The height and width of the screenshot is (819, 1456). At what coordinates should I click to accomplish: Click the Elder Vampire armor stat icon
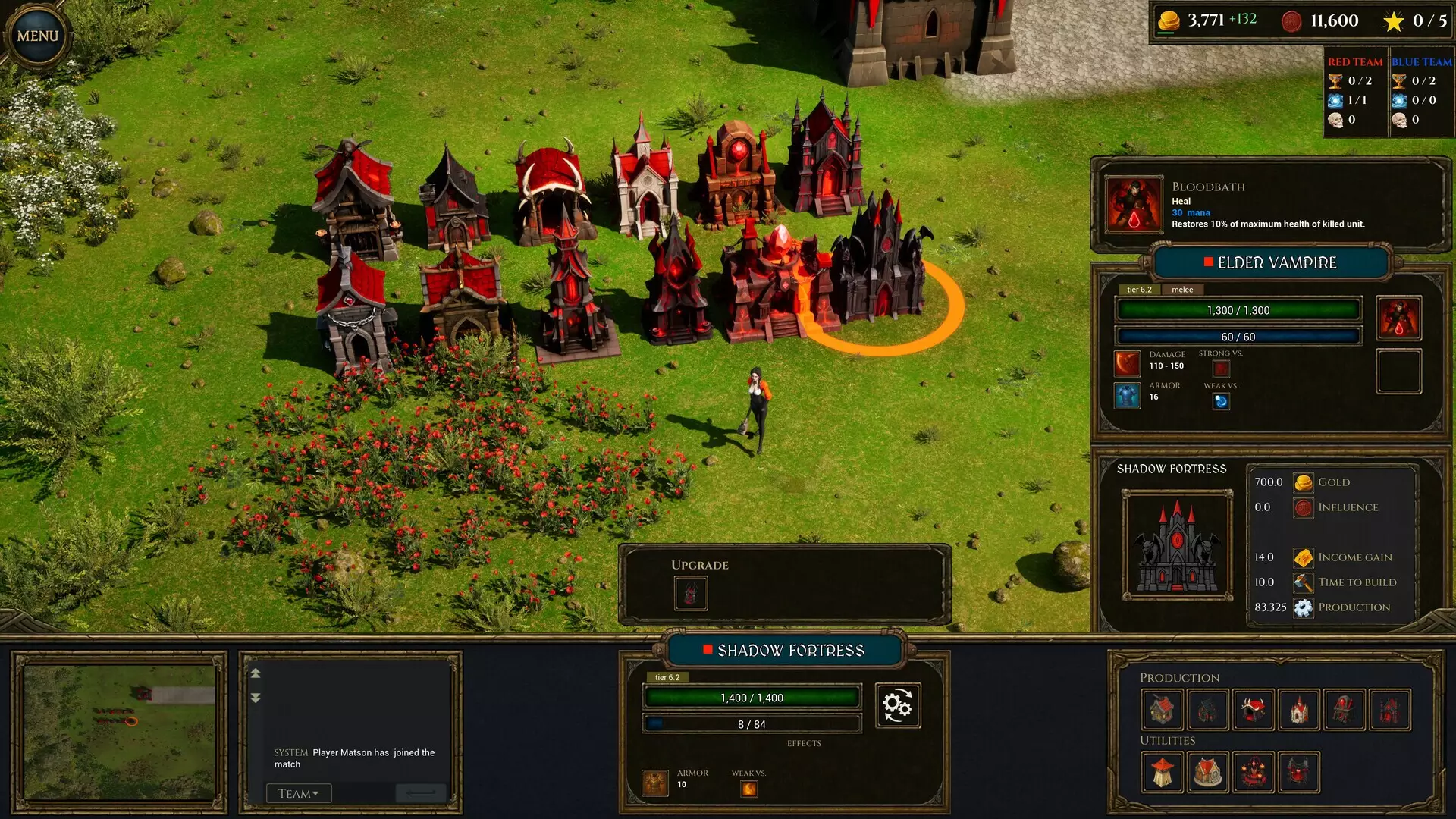click(x=1127, y=395)
